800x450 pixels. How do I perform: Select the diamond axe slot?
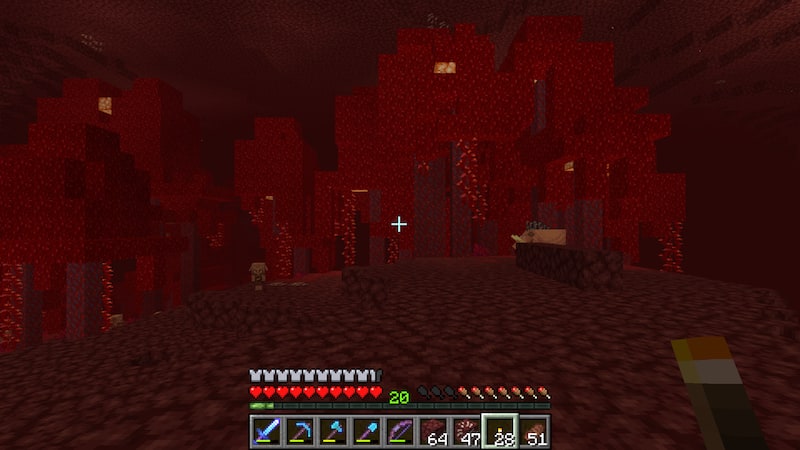(333, 432)
